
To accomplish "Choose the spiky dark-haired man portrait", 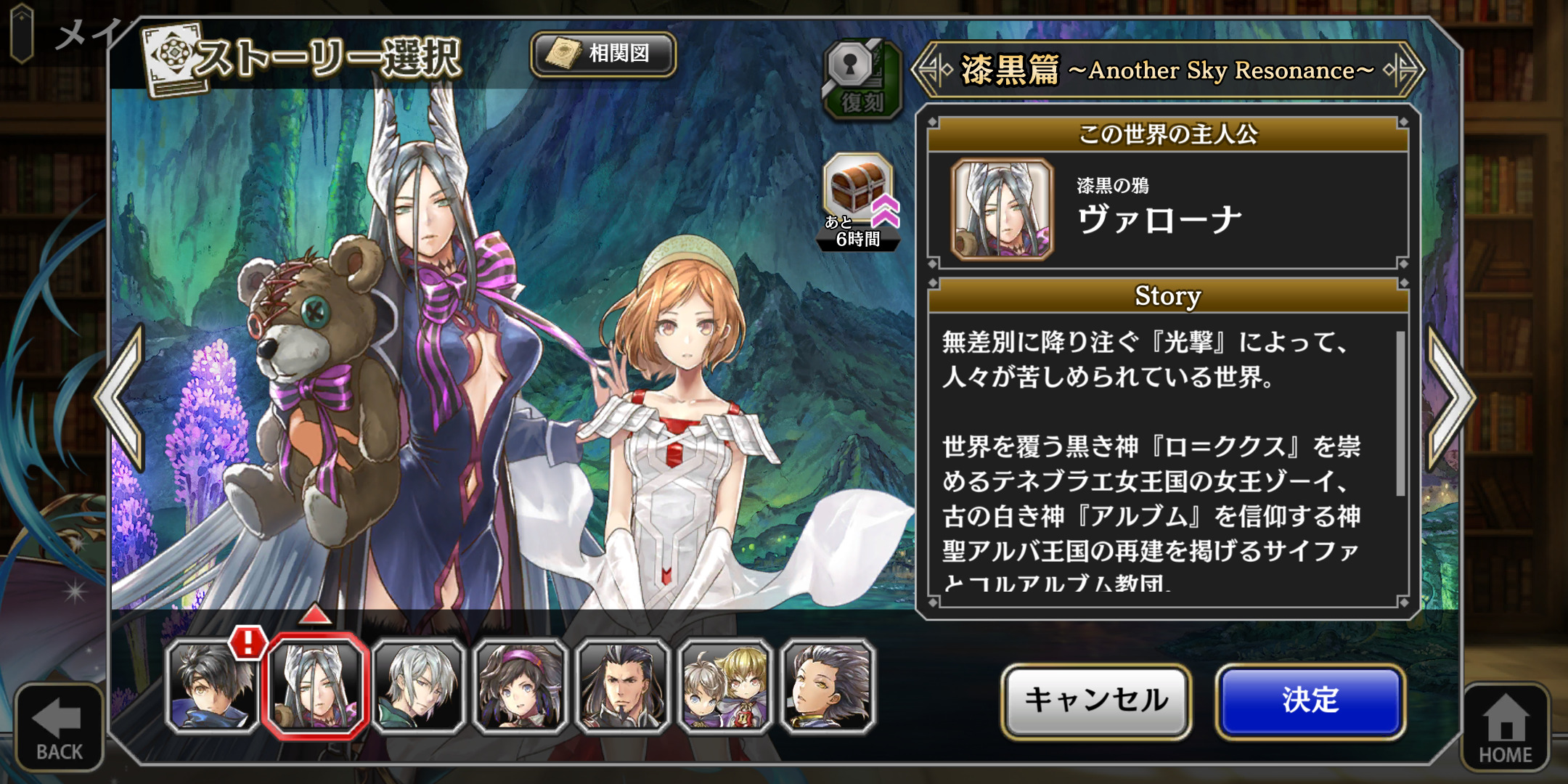I will pos(828,686).
